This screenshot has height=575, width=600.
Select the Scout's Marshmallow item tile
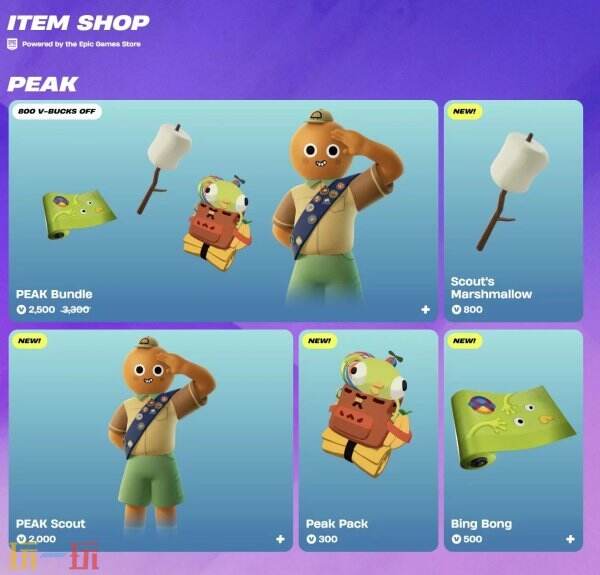tap(513, 210)
